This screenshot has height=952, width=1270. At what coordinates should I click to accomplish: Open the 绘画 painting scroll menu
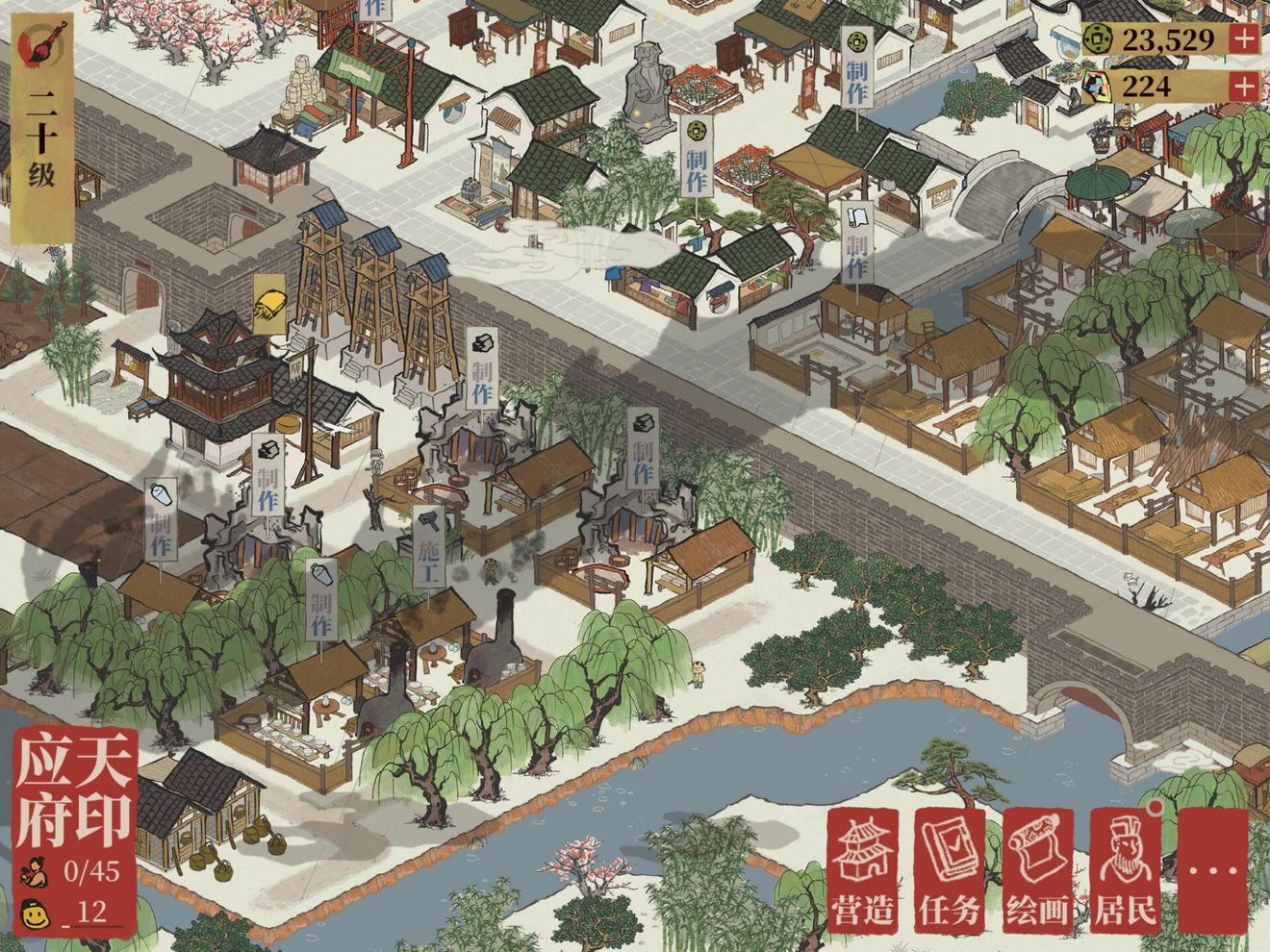(1037, 871)
